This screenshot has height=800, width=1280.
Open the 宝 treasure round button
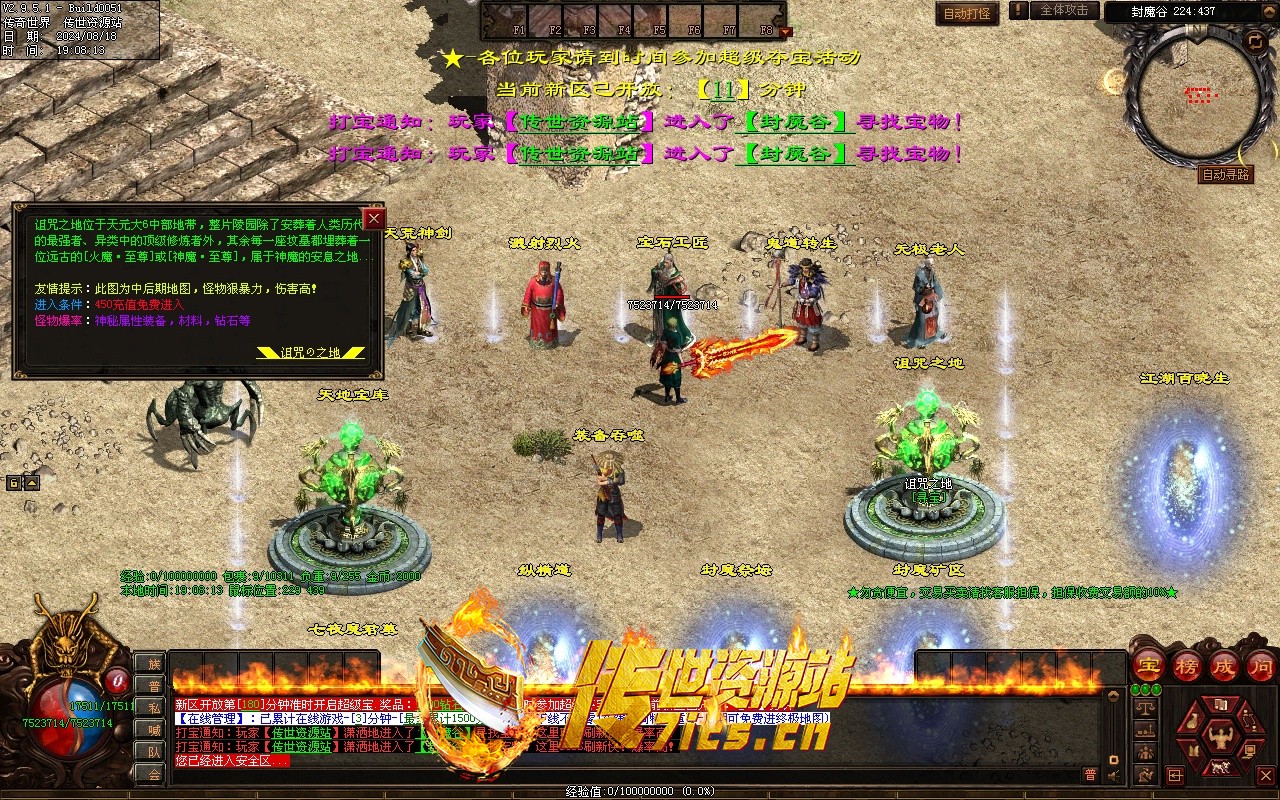pyautogui.click(x=1148, y=666)
